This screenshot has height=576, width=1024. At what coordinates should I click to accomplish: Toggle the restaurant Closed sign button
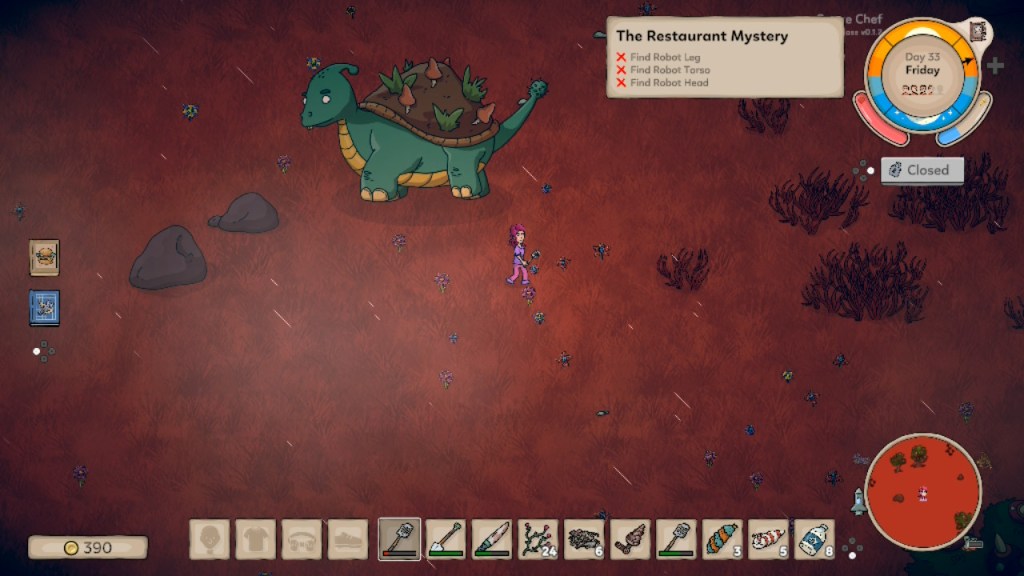[x=922, y=170]
